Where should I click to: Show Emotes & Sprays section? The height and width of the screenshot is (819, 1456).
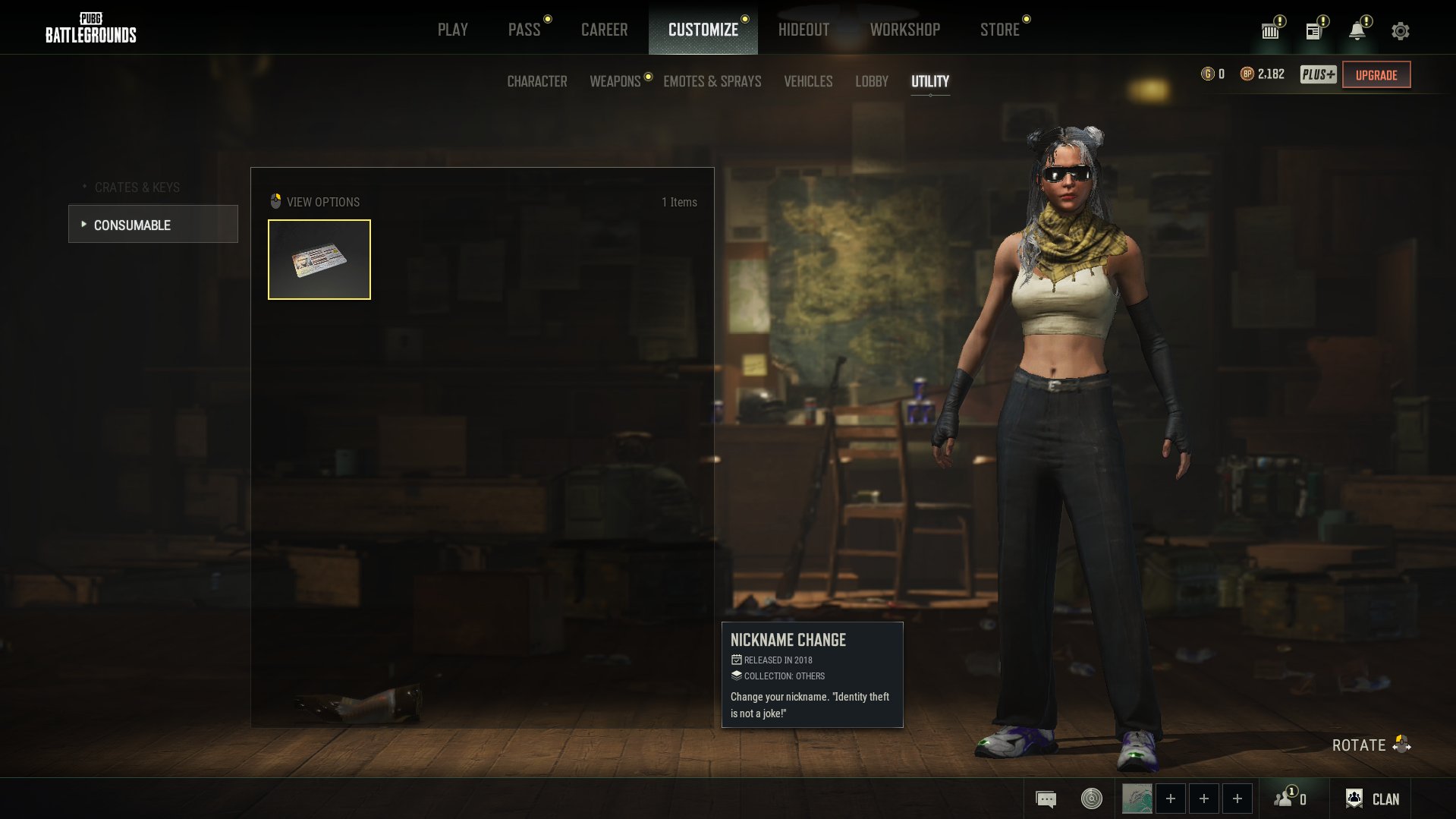pos(712,81)
